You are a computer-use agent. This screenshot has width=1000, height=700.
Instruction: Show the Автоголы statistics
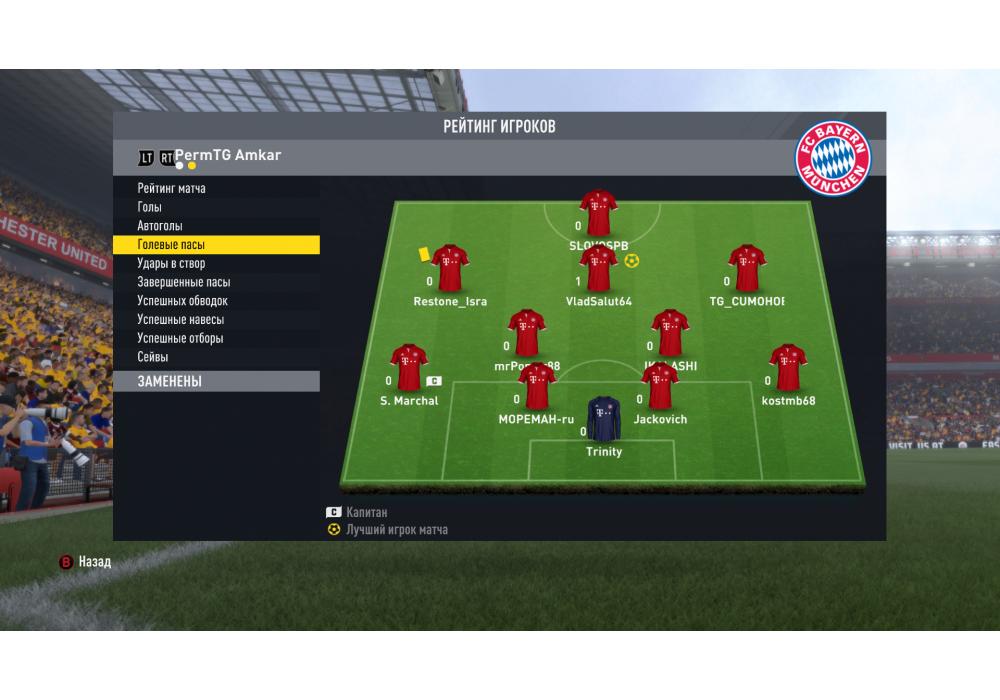[160, 226]
